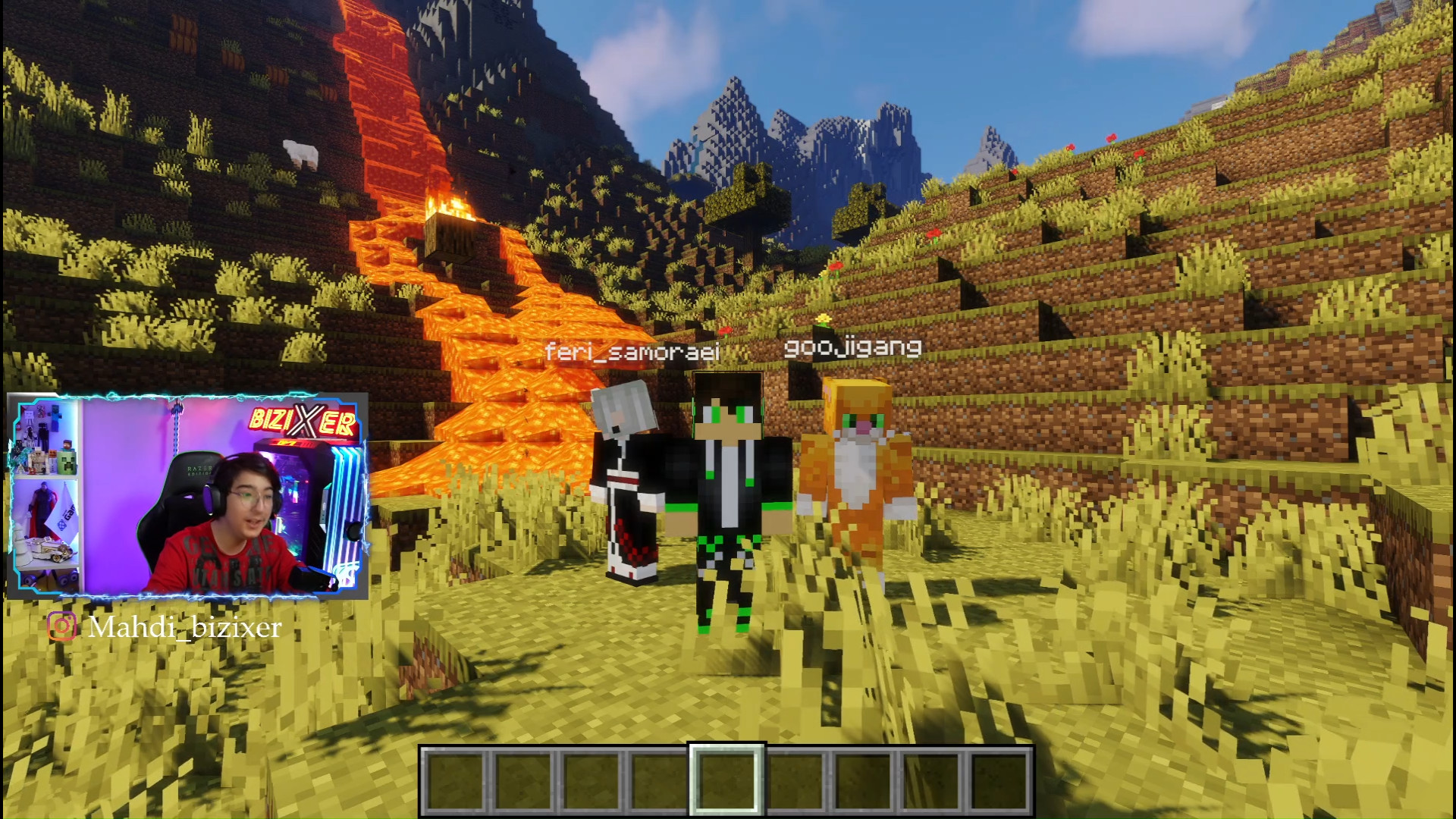The height and width of the screenshot is (819, 1456).
Task: Select the highlighted hotbar slot
Action: pyautogui.click(x=726, y=780)
